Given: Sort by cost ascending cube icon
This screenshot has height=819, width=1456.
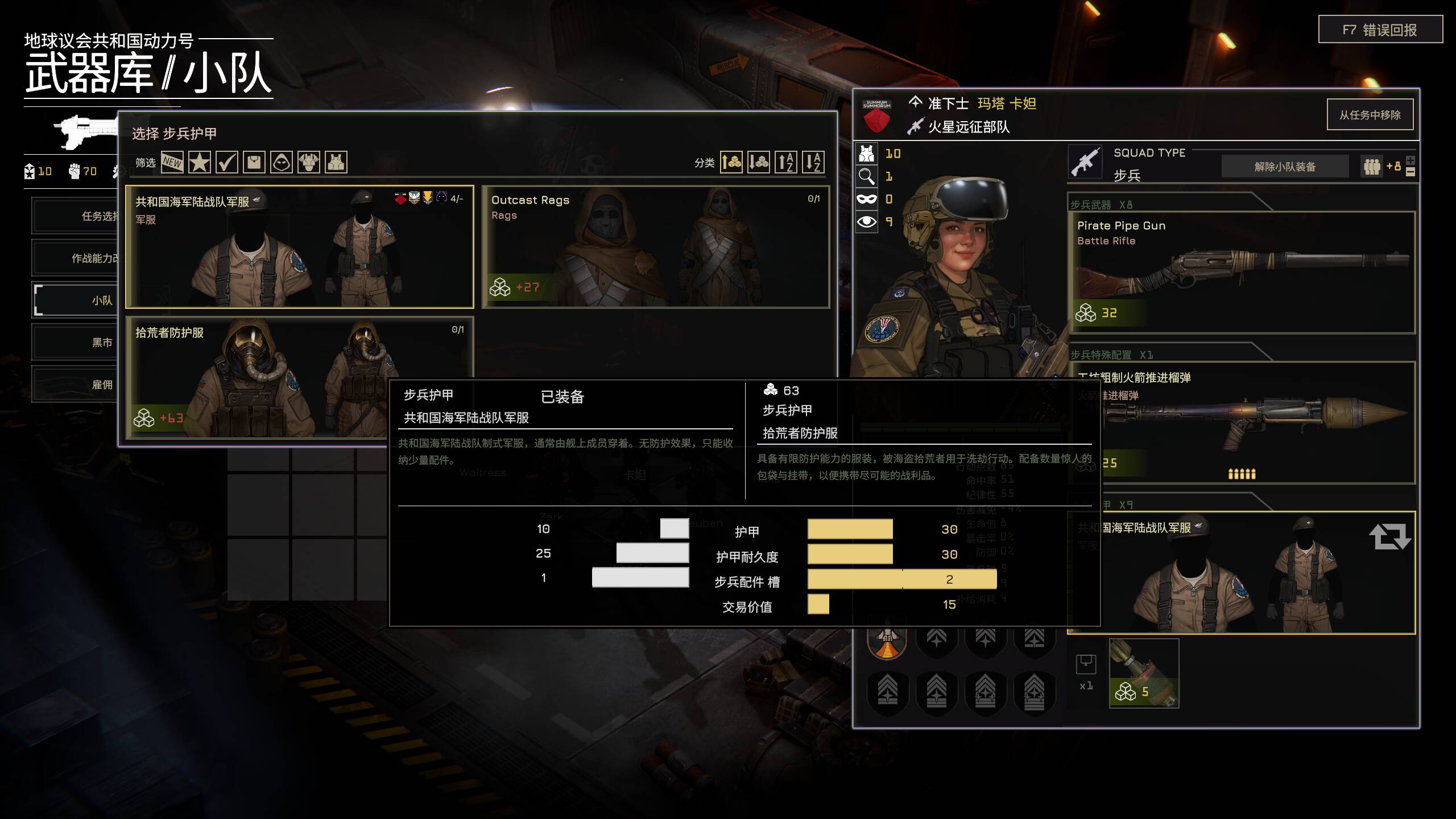Looking at the screenshot, I should point(731,163).
